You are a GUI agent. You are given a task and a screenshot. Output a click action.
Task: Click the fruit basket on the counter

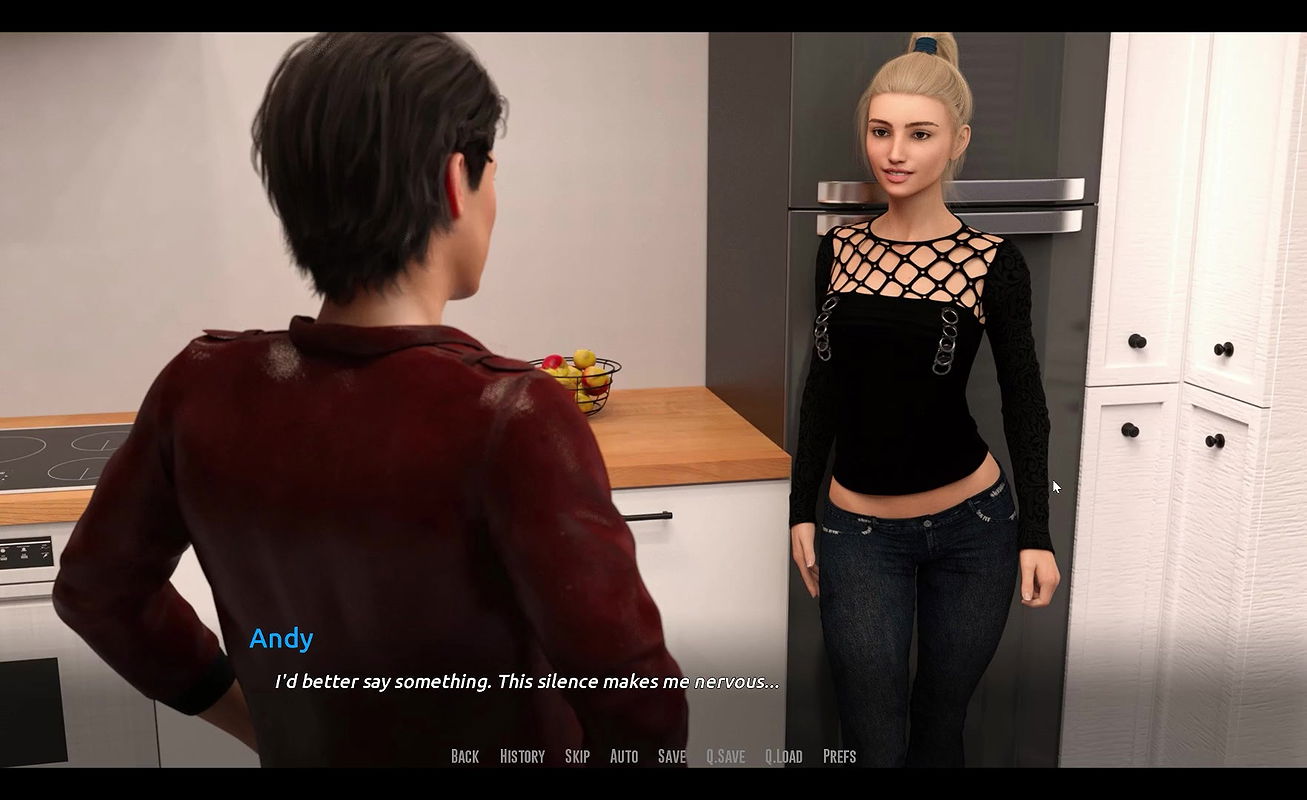pos(578,377)
